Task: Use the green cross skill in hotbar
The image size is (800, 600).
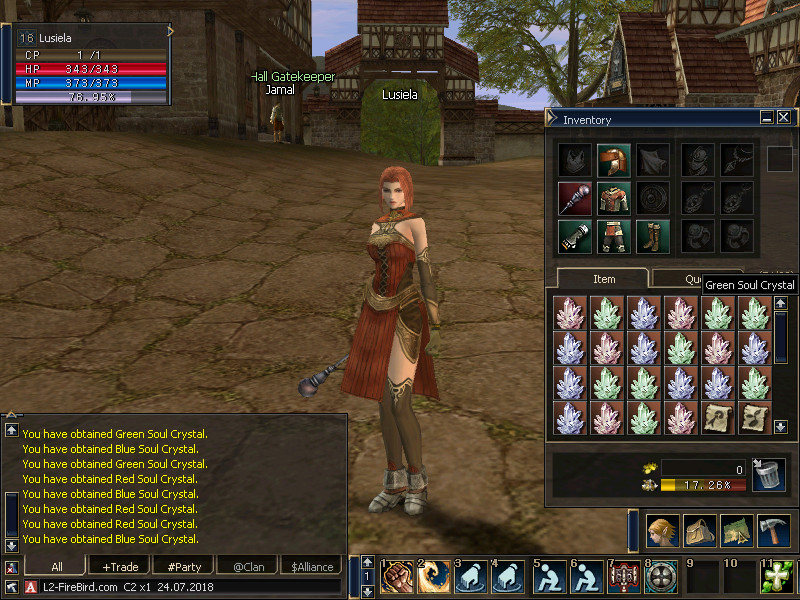Action: click(x=777, y=577)
